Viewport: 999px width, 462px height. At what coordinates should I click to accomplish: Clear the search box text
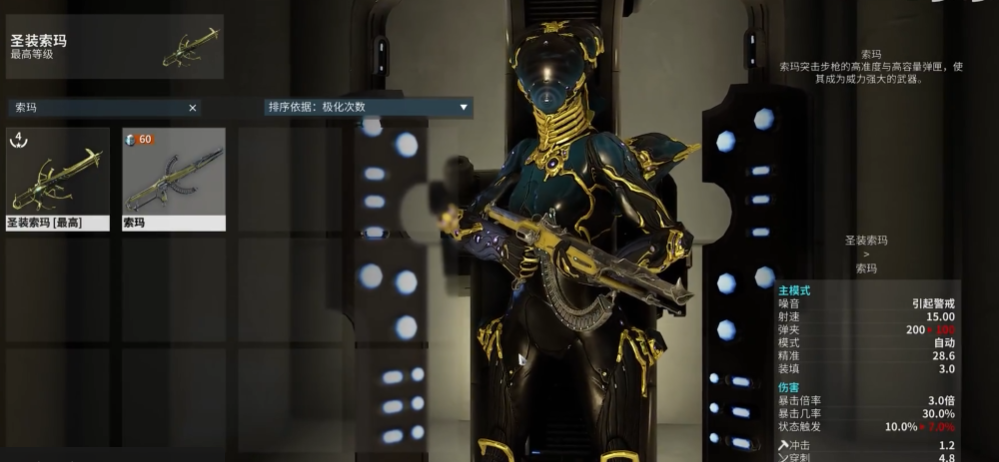193,108
